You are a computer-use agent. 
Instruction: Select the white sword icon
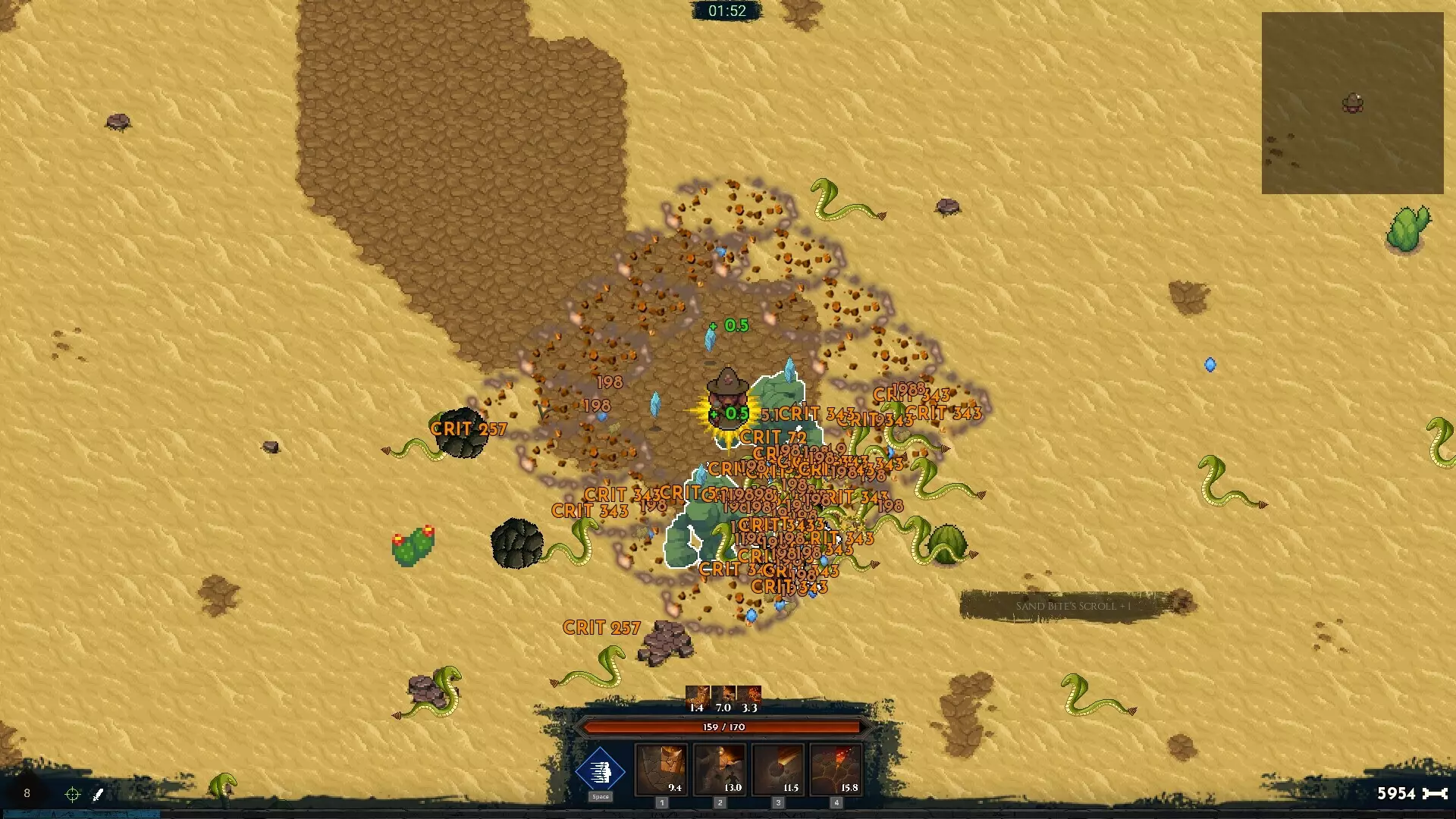point(98,794)
